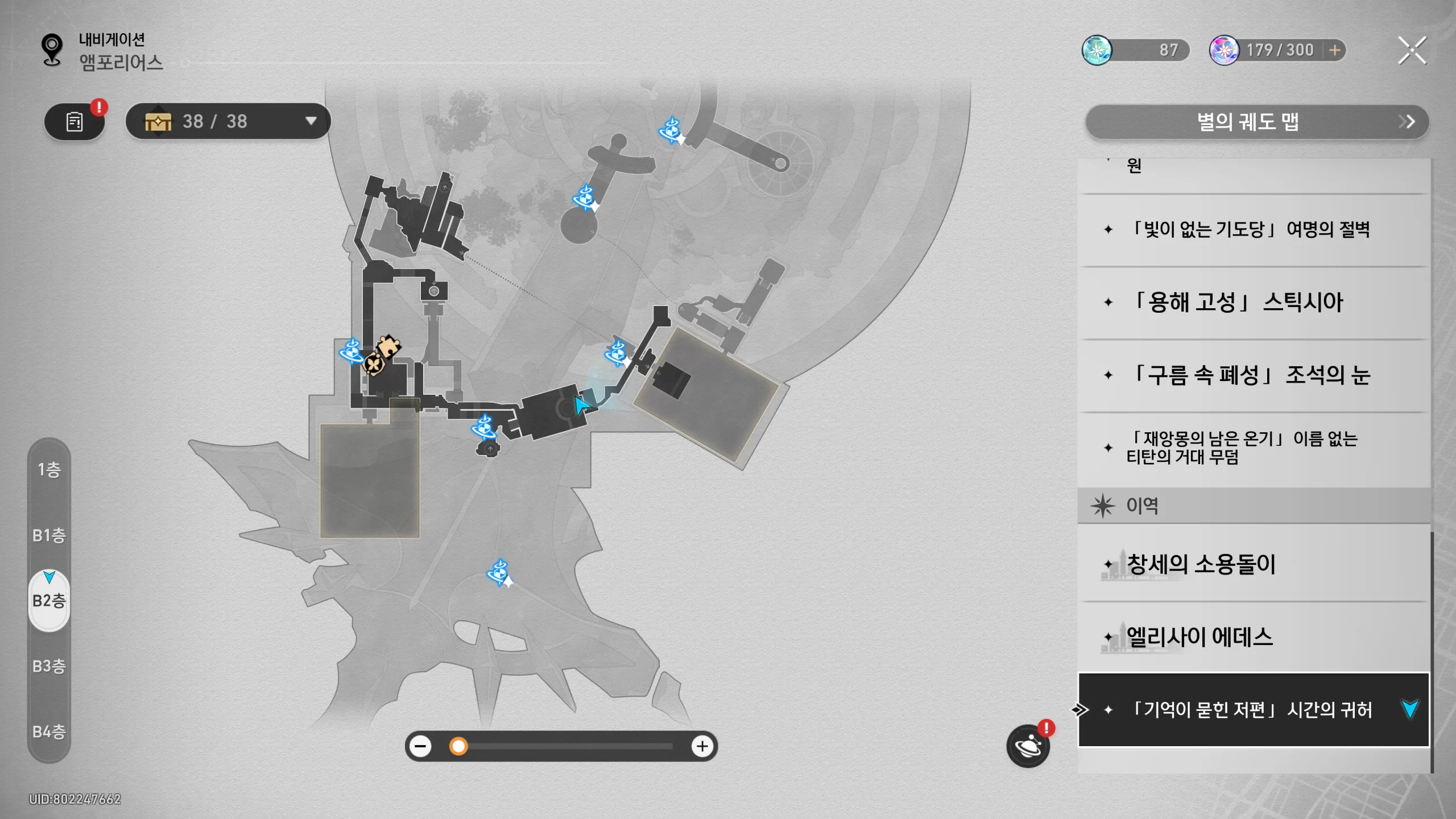Switch to floor 1층
The width and height of the screenshot is (1456, 819).
click(49, 470)
